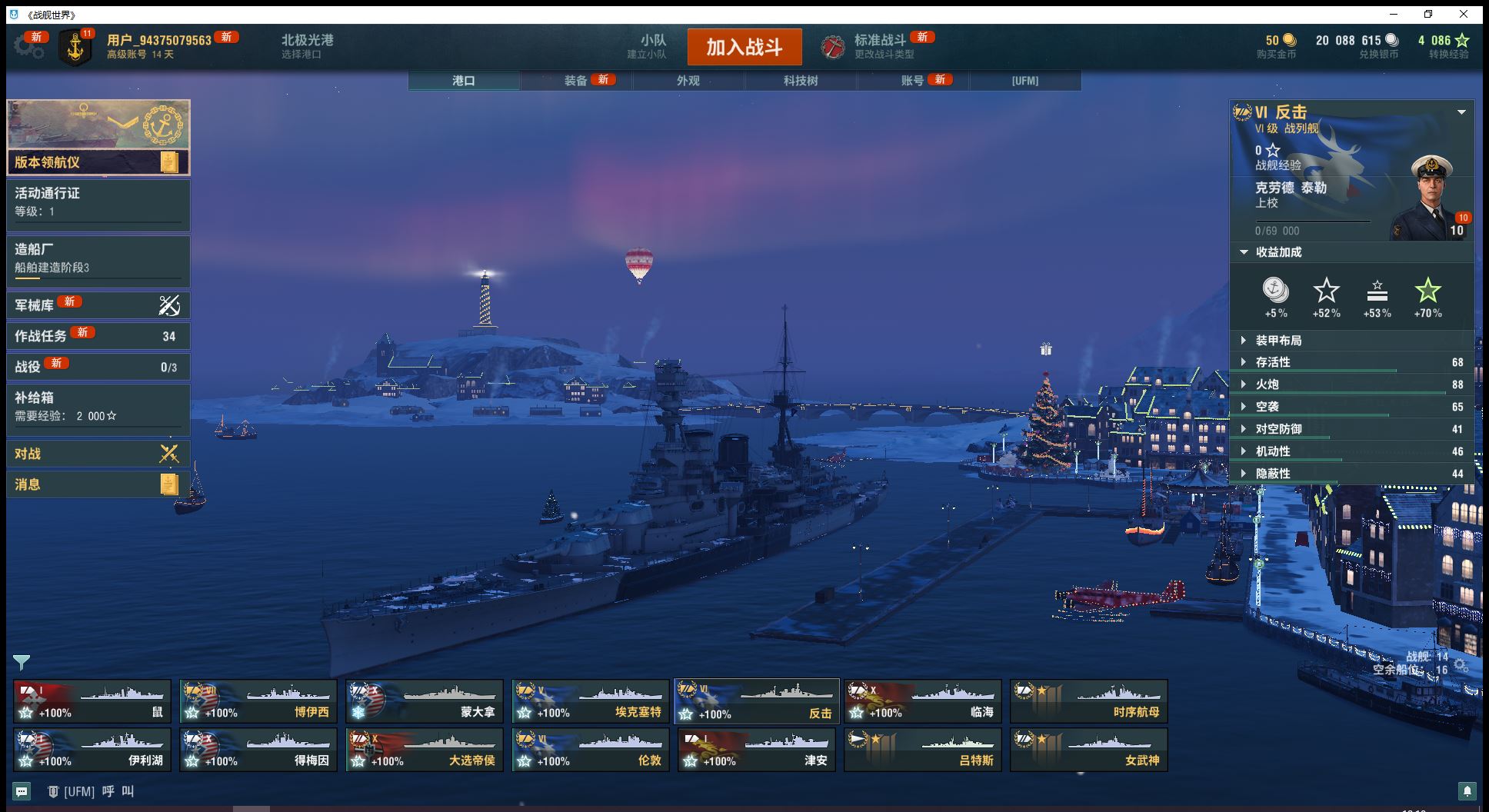The width and height of the screenshot is (1489, 812).
Task: Open the 造船厂 shipyard panel
Action: tap(98, 259)
